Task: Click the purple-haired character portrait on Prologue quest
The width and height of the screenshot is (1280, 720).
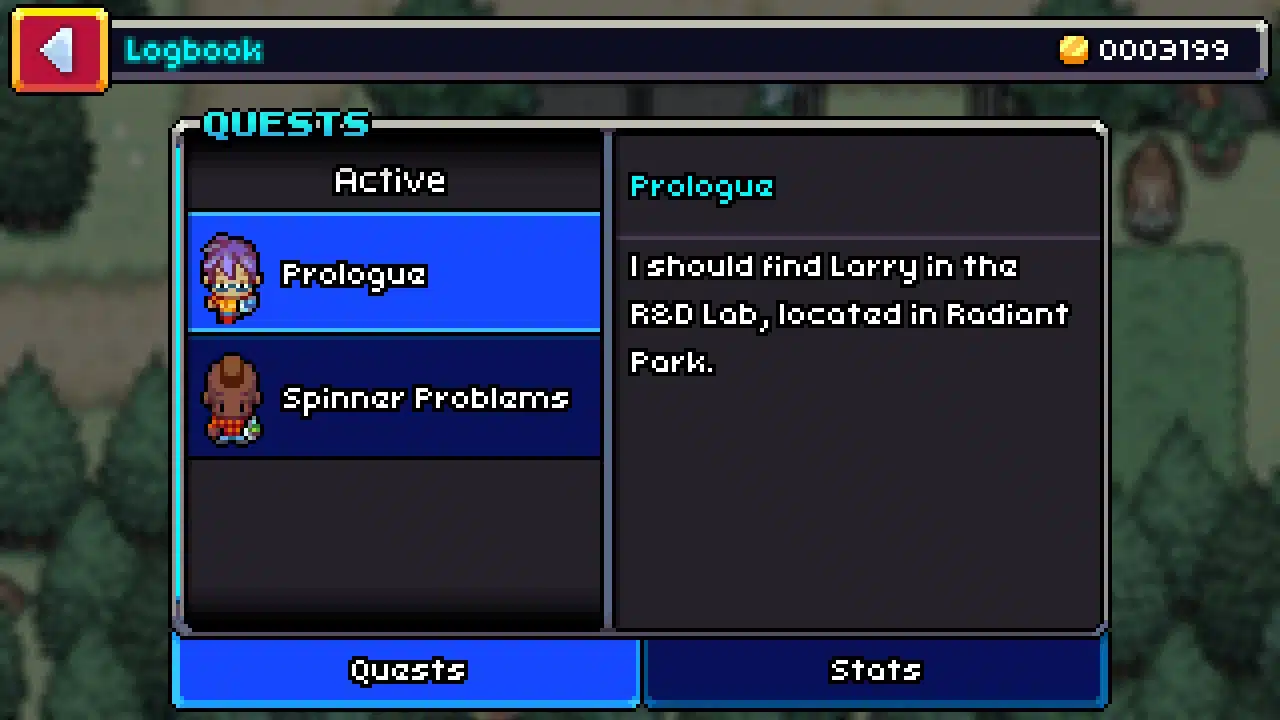Action: 231,278
